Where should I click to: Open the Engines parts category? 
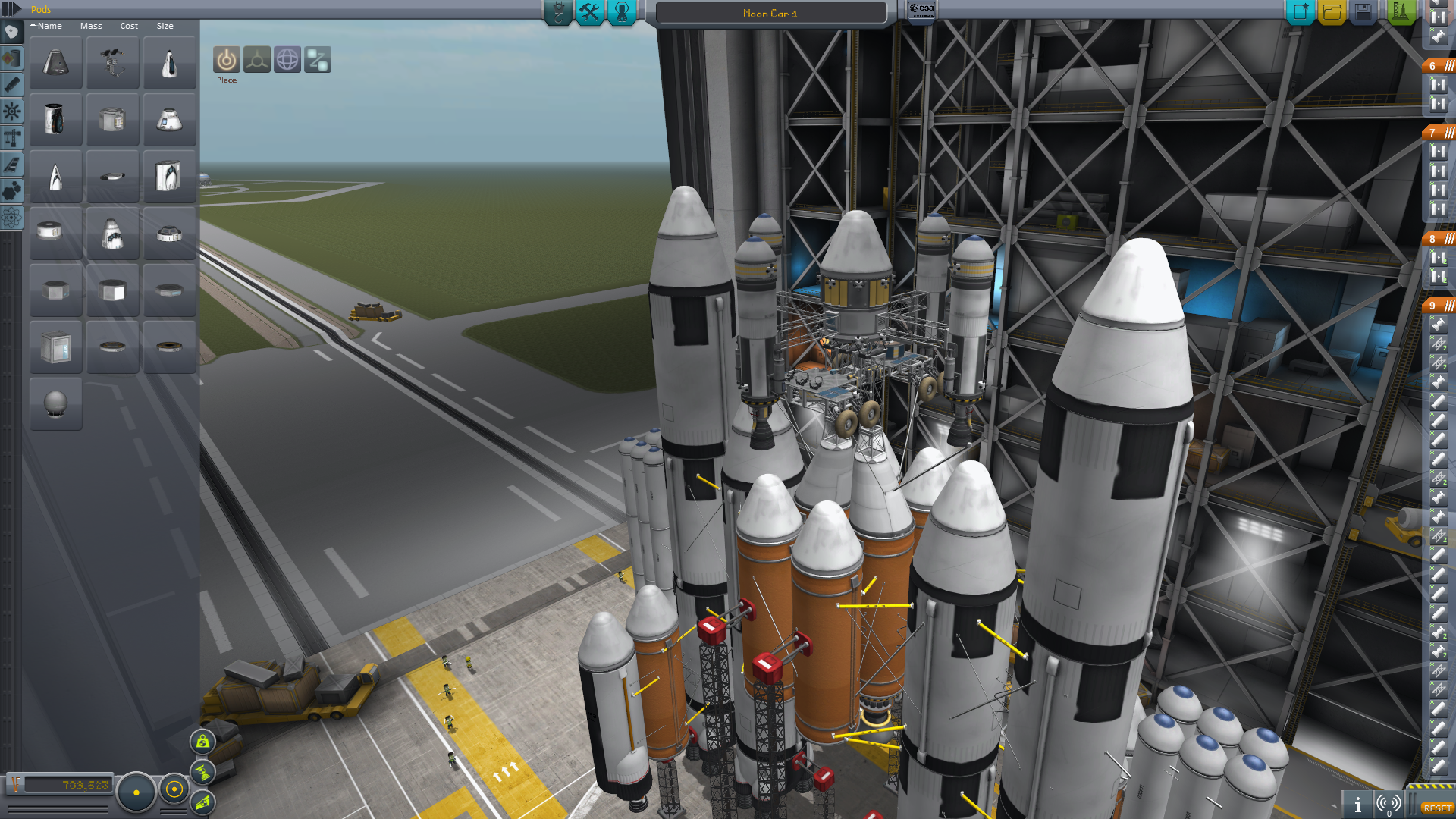(11, 85)
